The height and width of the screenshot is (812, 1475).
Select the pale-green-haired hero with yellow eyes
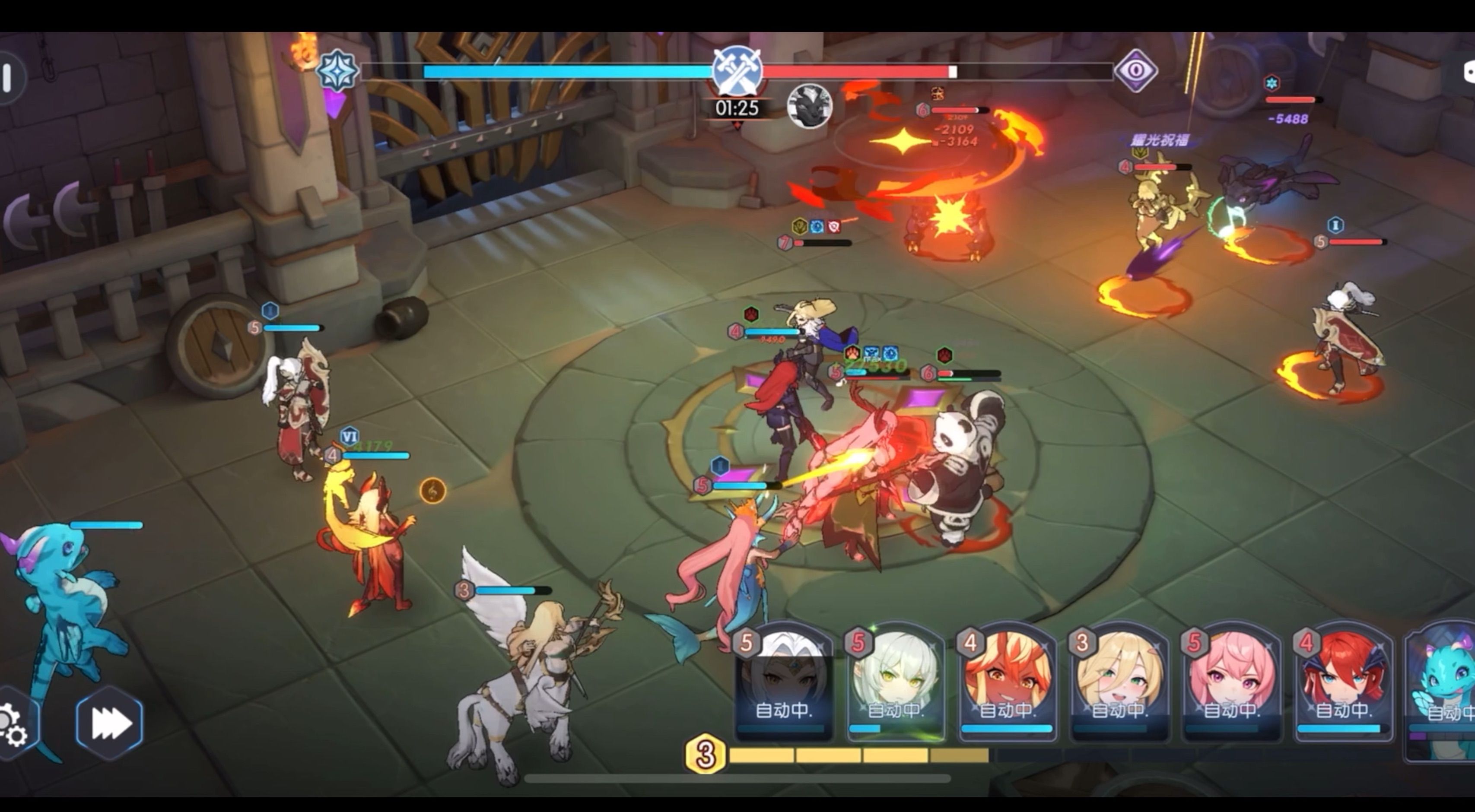pos(894,684)
